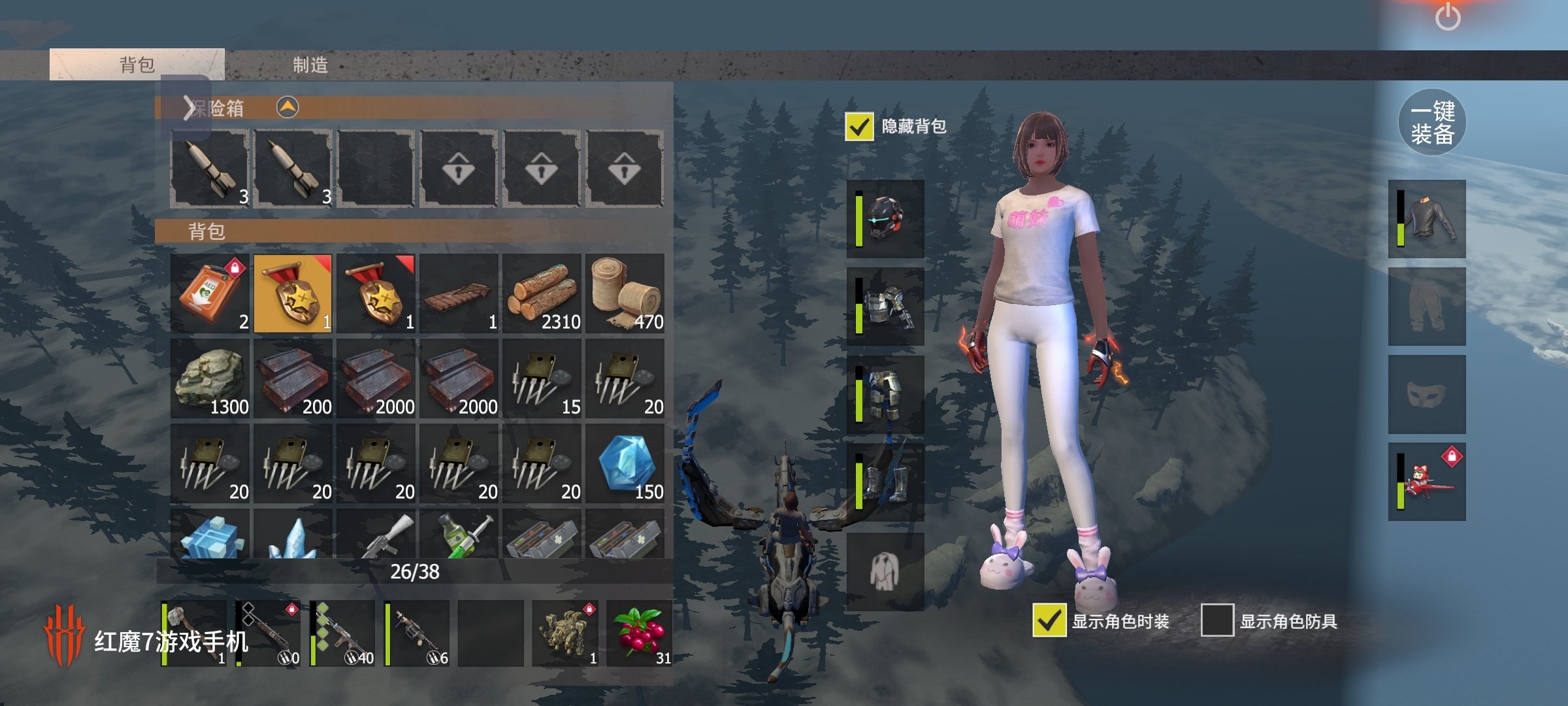Tap the 一键装备 quick-equip button
The image size is (1568, 706).
1432,122
